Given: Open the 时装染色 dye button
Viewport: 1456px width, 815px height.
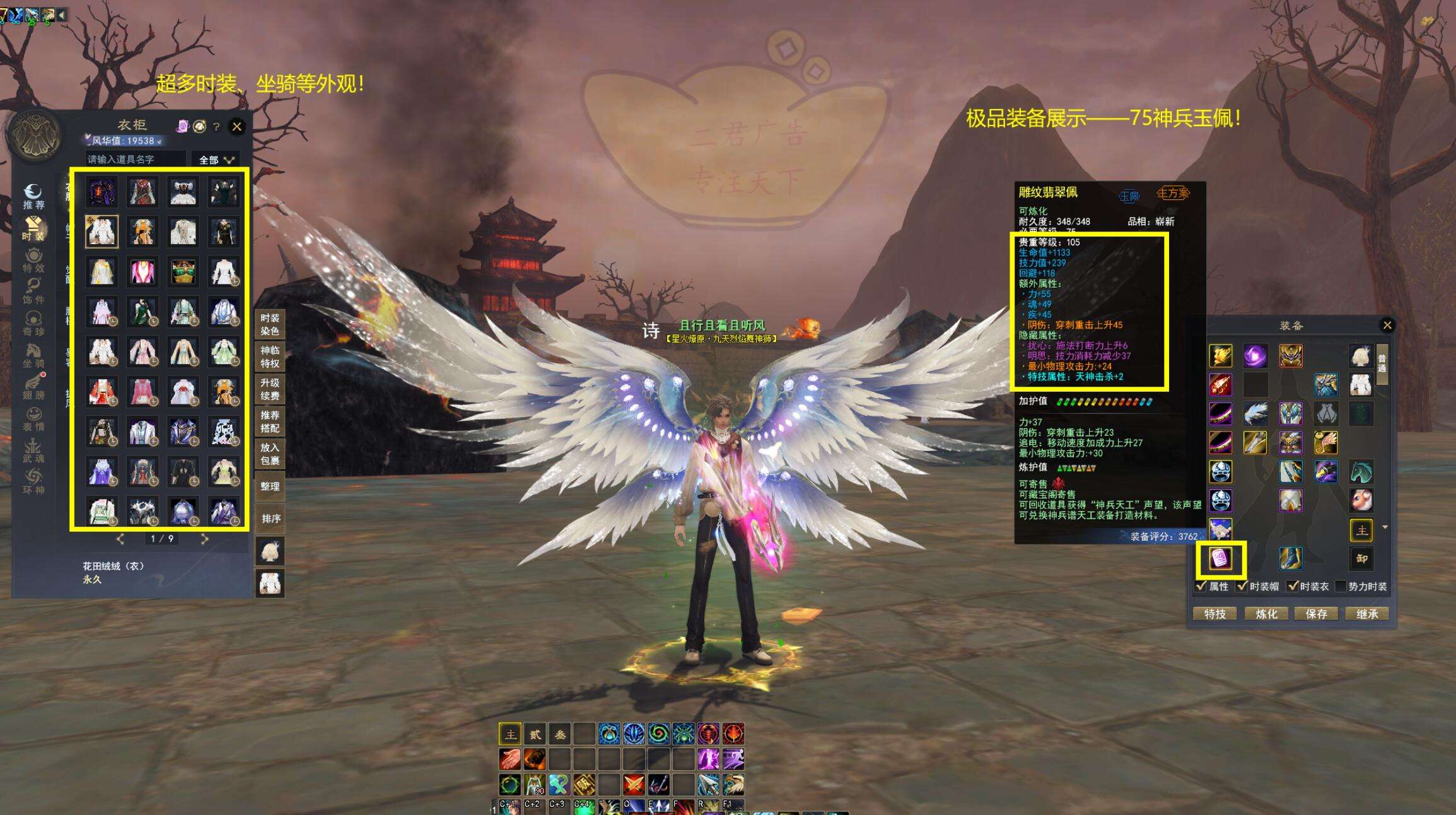Looking at the screenshot, I should coord(270,324).
